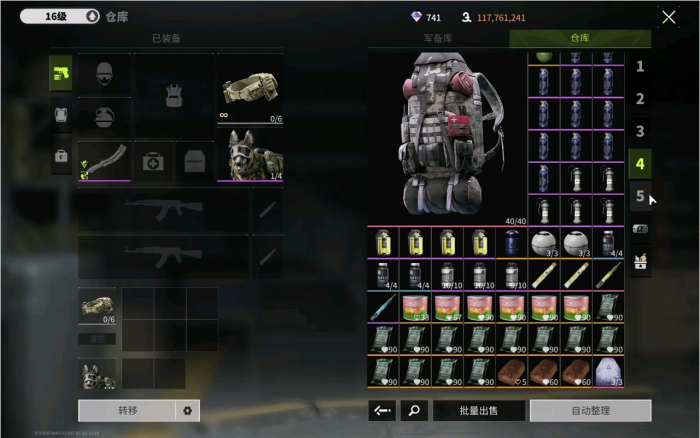Image resolution: width=700 pixels, height=438 pixels.
Task: Open warehouse page 5
Action: coord(640,196)
